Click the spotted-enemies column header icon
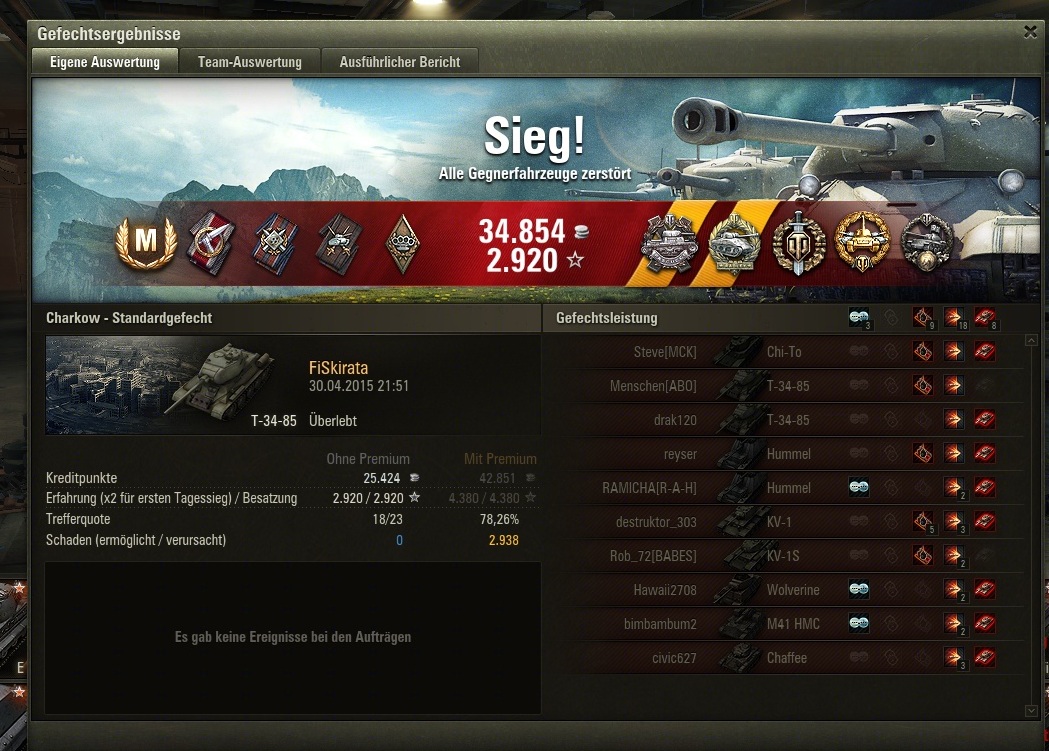Screen dimensions: 1049x751 coord(859,318)
